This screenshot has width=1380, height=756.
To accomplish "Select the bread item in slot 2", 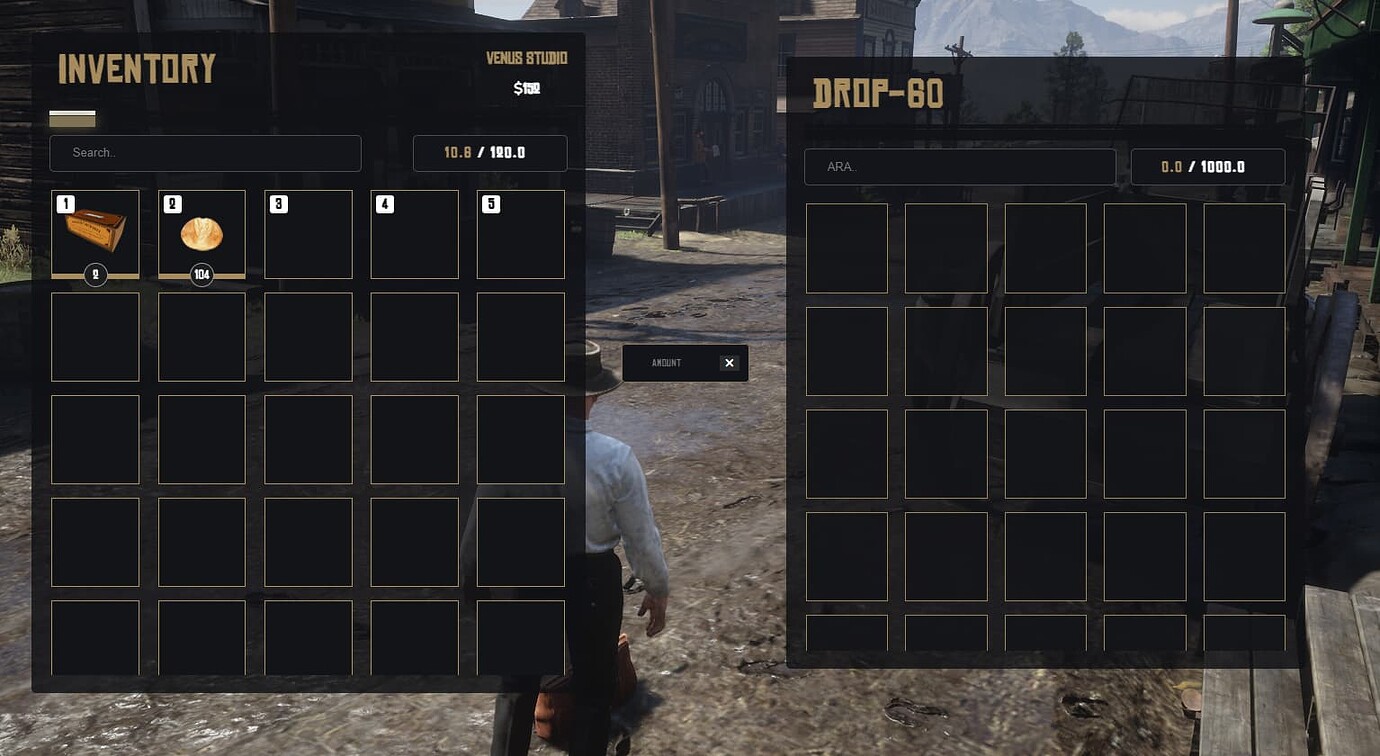I will [x=201, y=234].
